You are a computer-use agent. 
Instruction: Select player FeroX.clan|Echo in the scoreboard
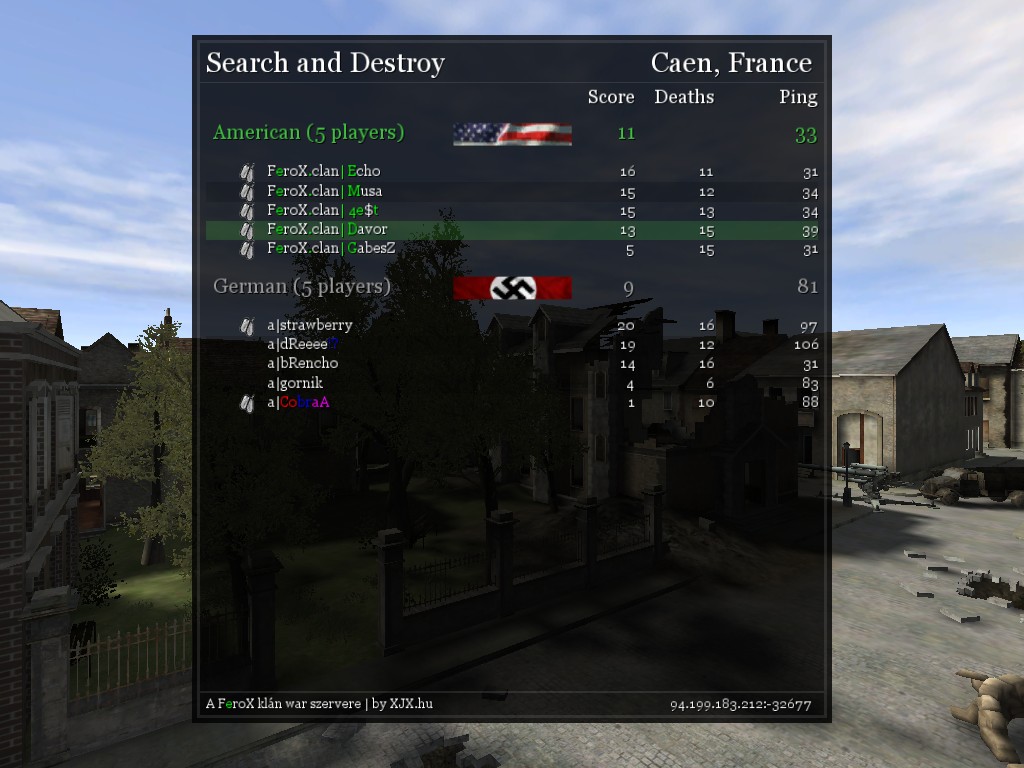pos(323,171)
